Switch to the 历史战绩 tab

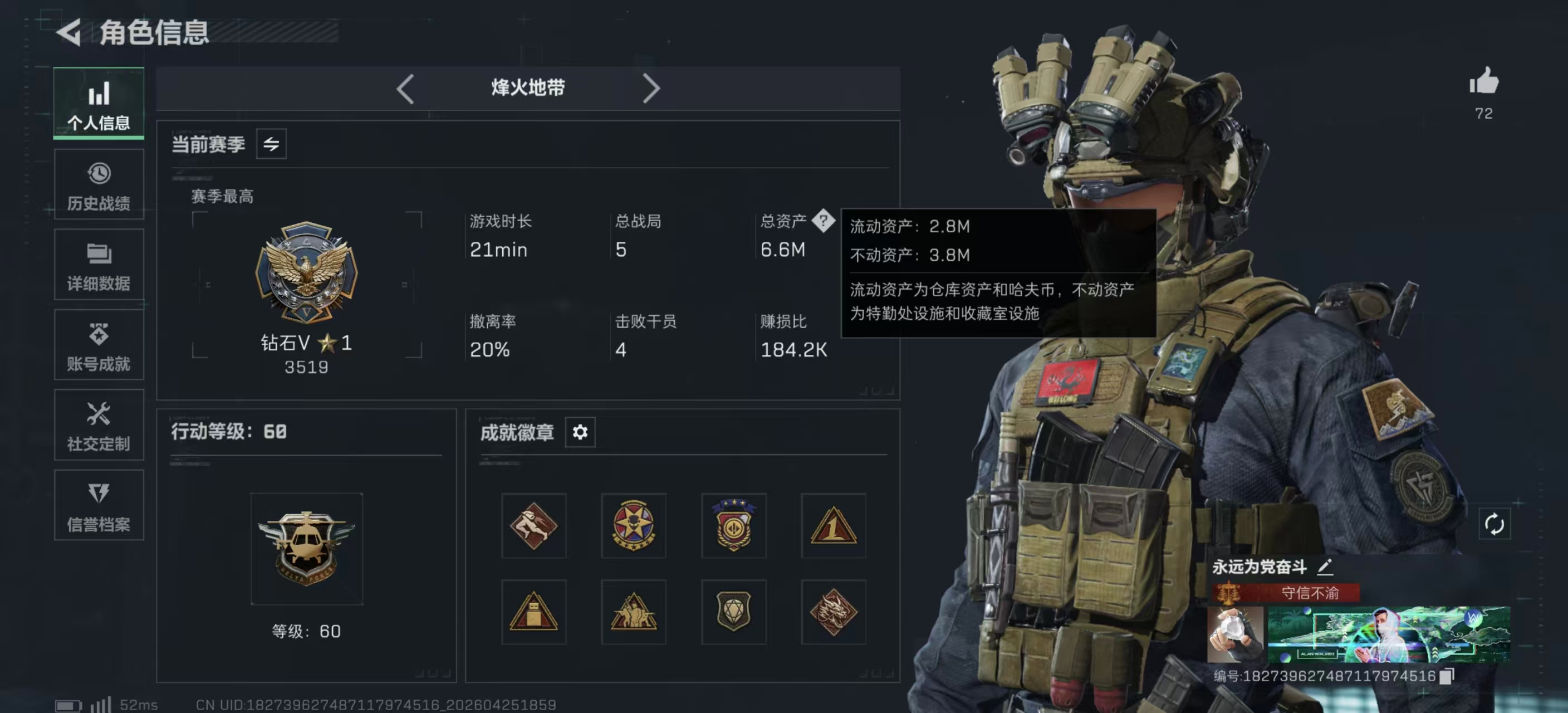click(99, 185)
